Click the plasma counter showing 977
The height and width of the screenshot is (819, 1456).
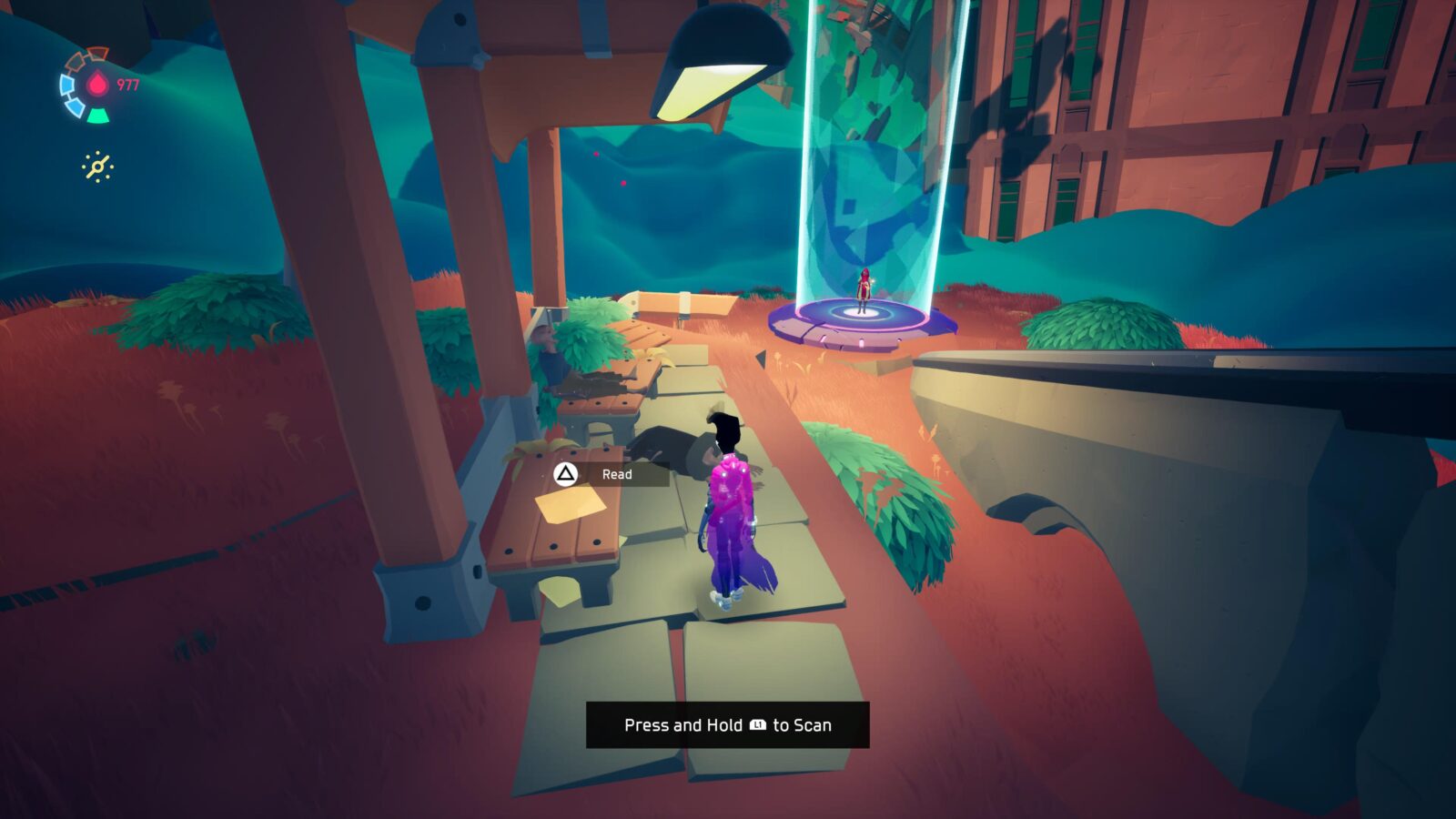tap(128, 84)
